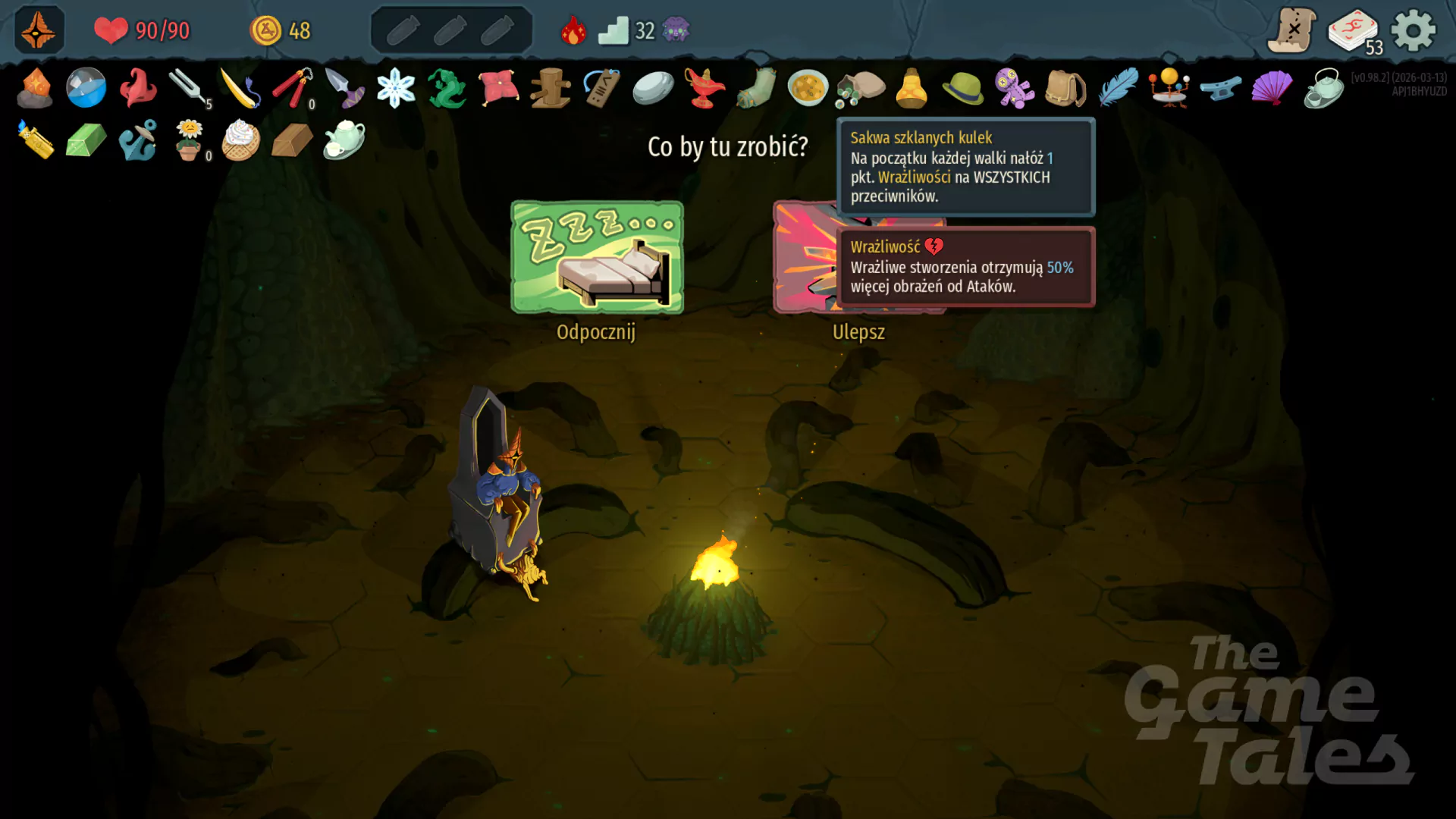Click the flame difficulty icon
The width and height of the screenshot is (1456, 819).
[x=574, y=29]
